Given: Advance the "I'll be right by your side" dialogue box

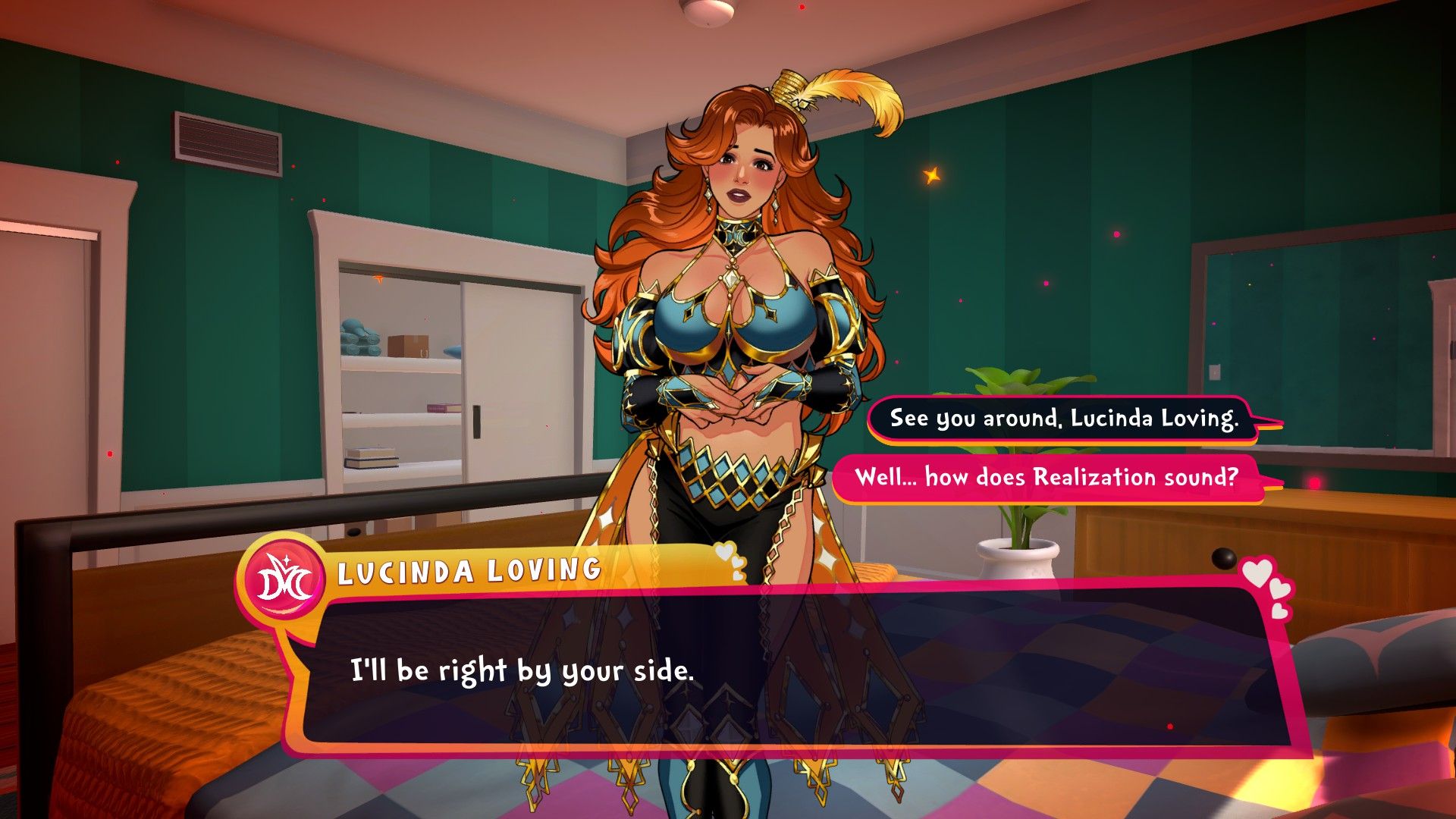Looking at the screenshot, I should [x=789, y=671].
